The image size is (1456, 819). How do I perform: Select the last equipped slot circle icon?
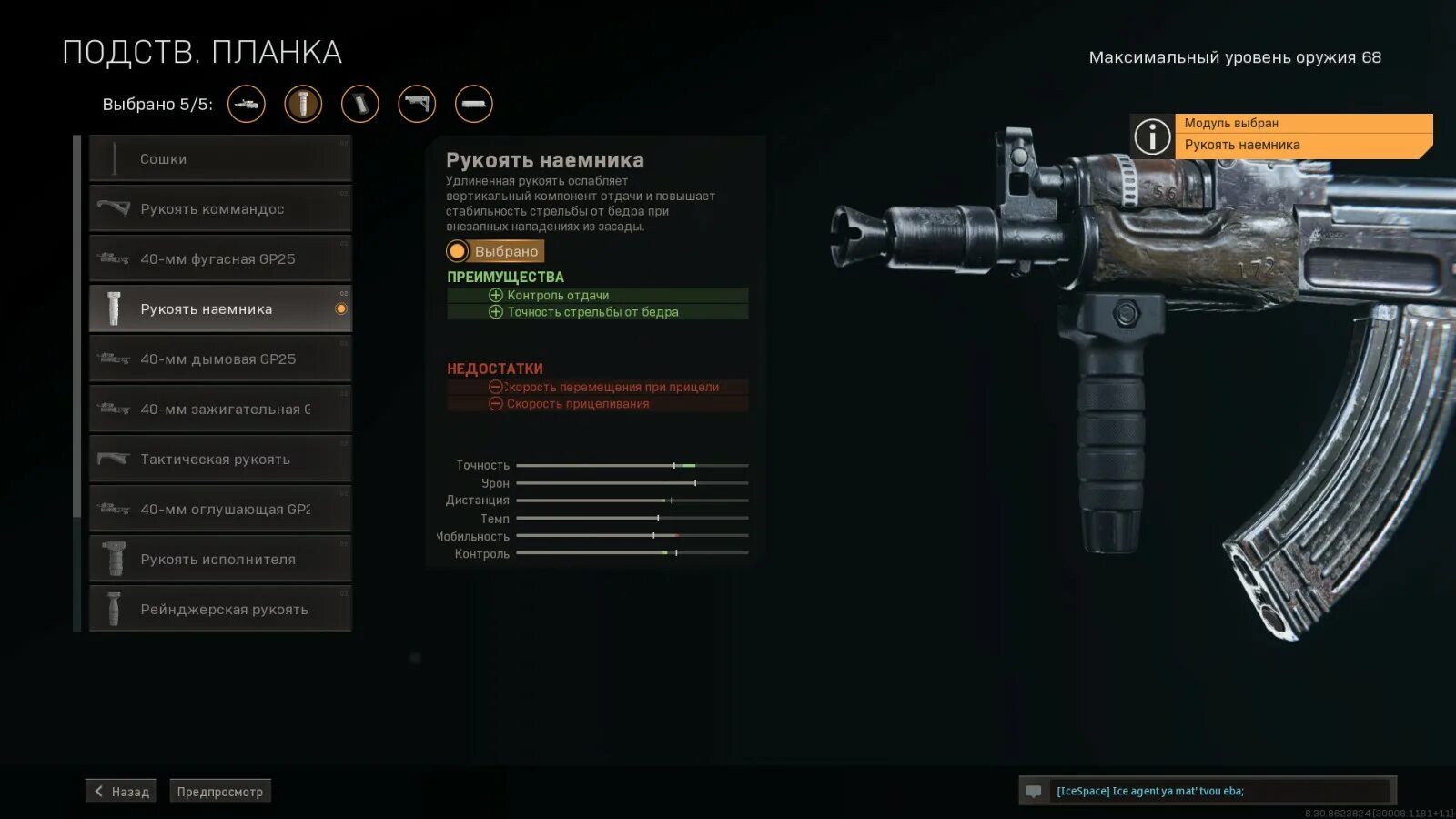point(474,104)
